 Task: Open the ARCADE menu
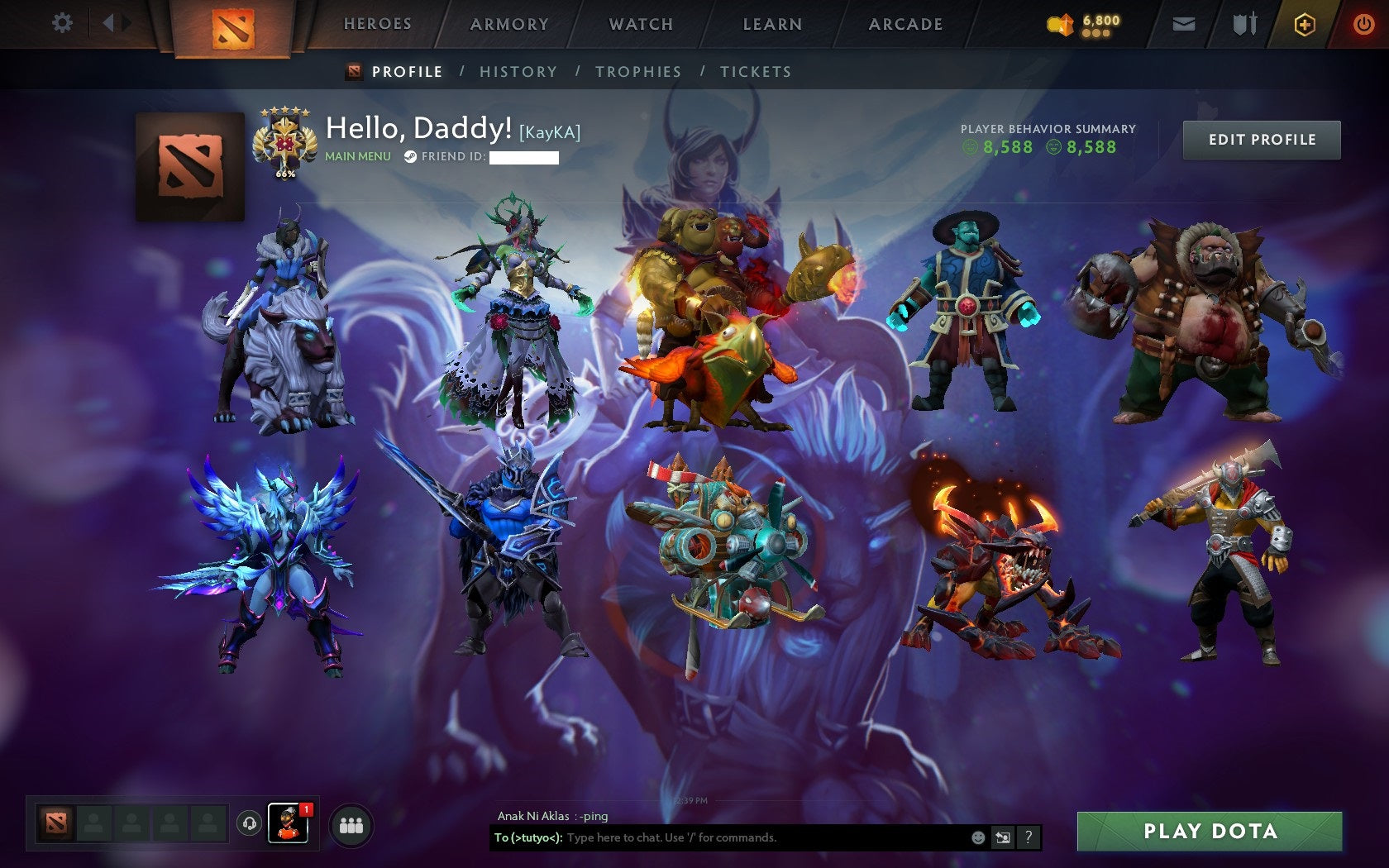coord(904,25)
